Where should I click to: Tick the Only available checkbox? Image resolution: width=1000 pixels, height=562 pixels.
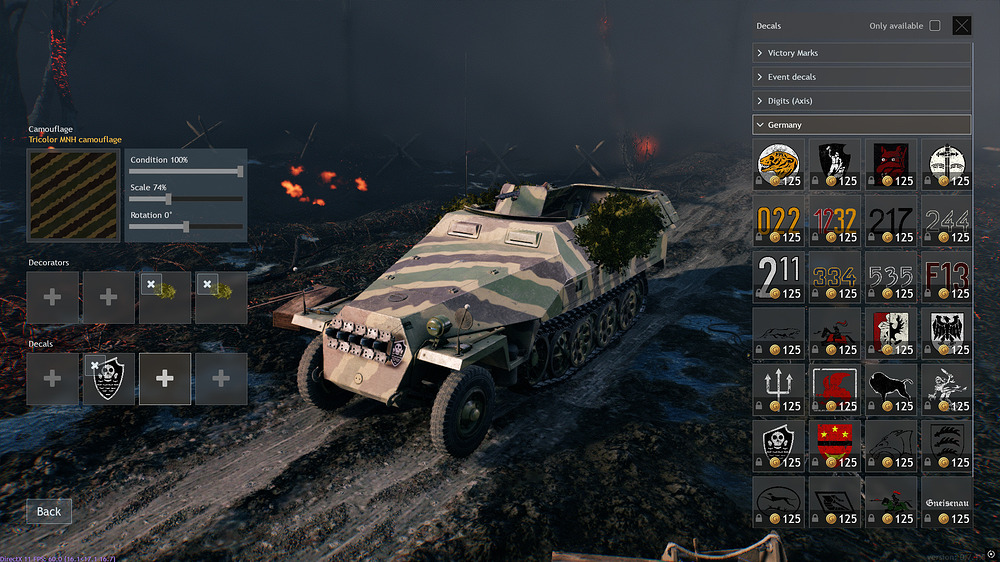coord(935,26)
